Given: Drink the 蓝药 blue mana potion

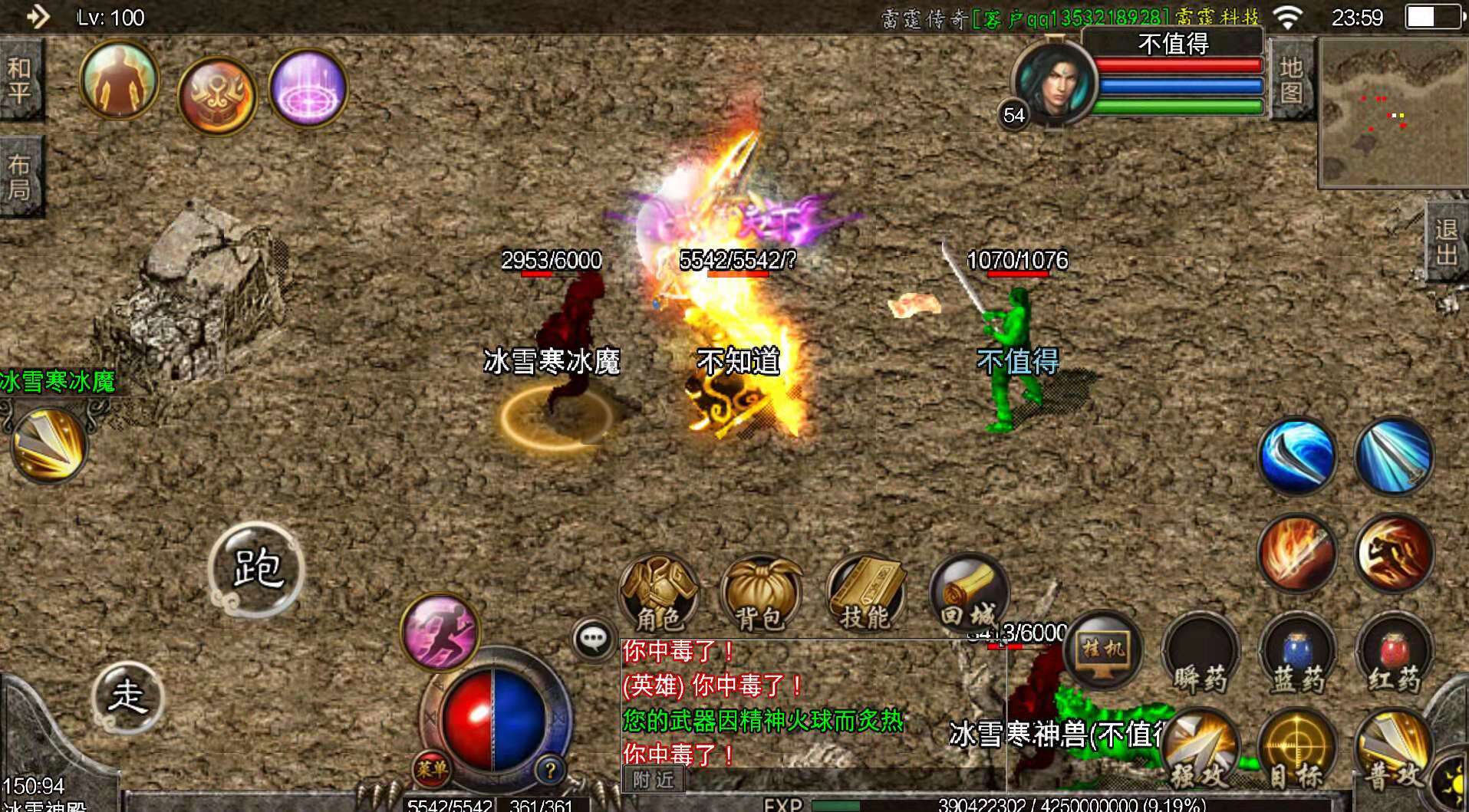Looking at the screenshot, I should pyautogui.click(x=1297, y=656).
